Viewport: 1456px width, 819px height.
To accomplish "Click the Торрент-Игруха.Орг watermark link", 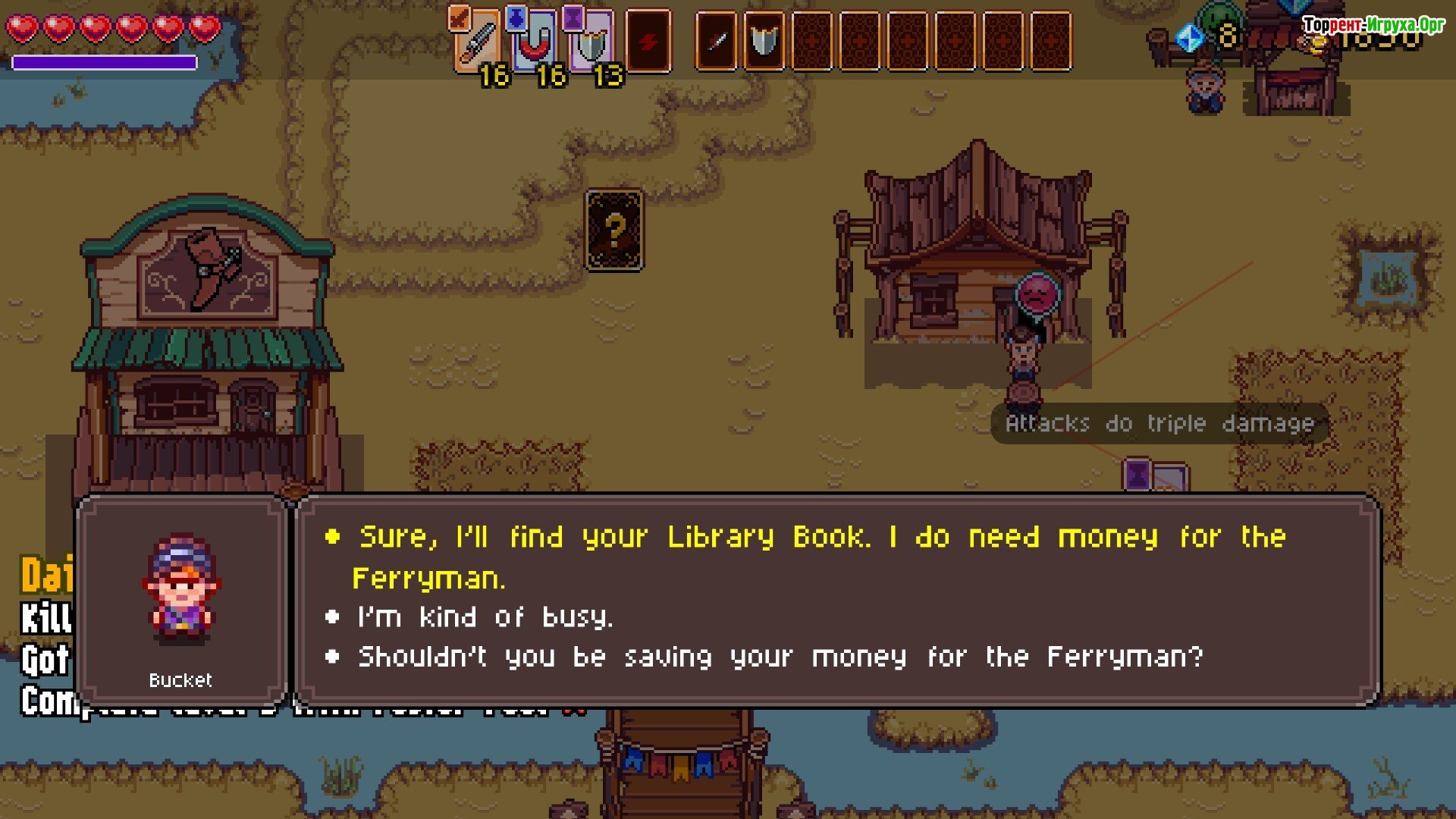I will [x=1374, y=25].
